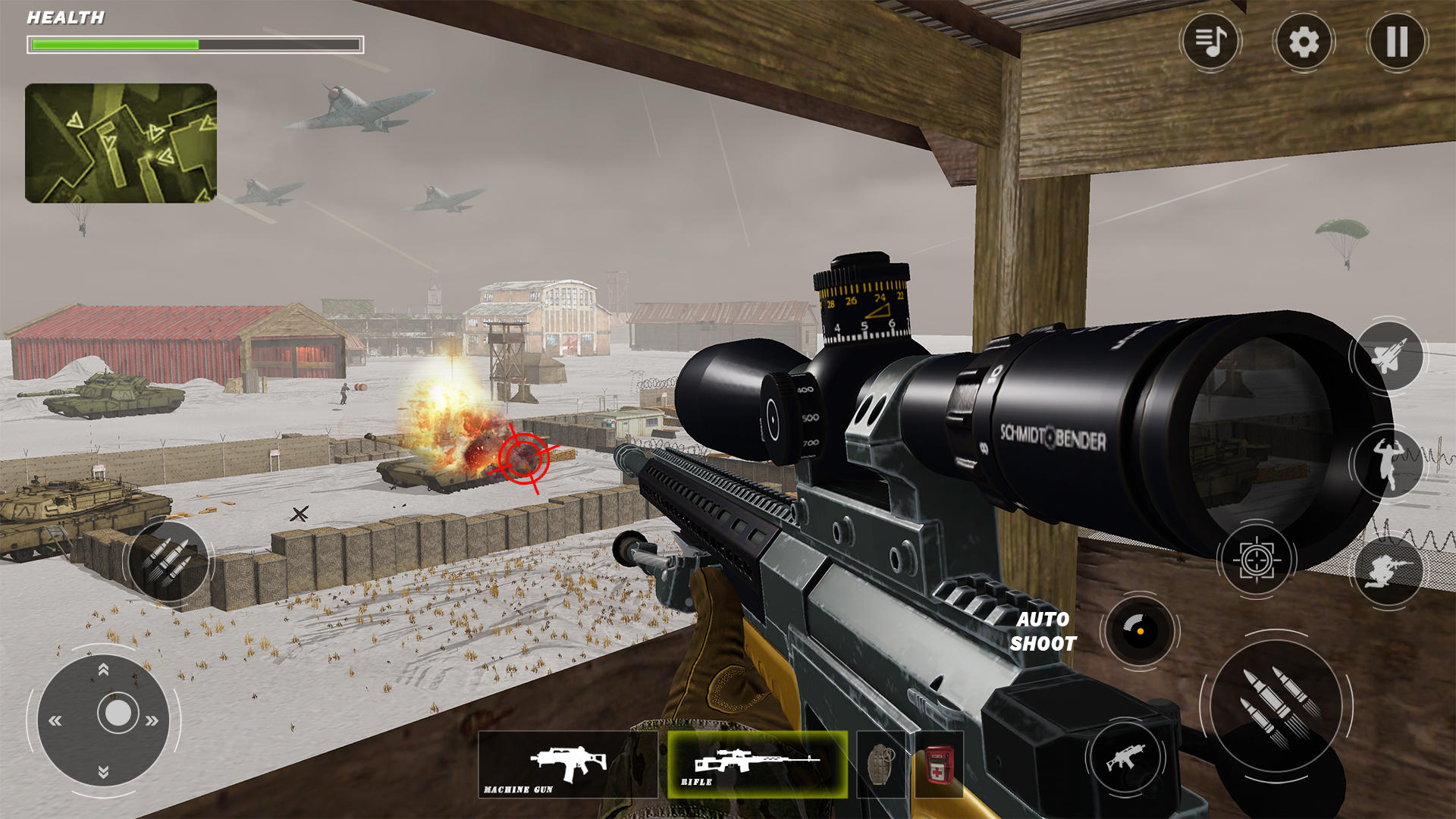Screen dimensions: 1456x819
Task: Mute the music with the note icon
Action: click(1210, 43)
